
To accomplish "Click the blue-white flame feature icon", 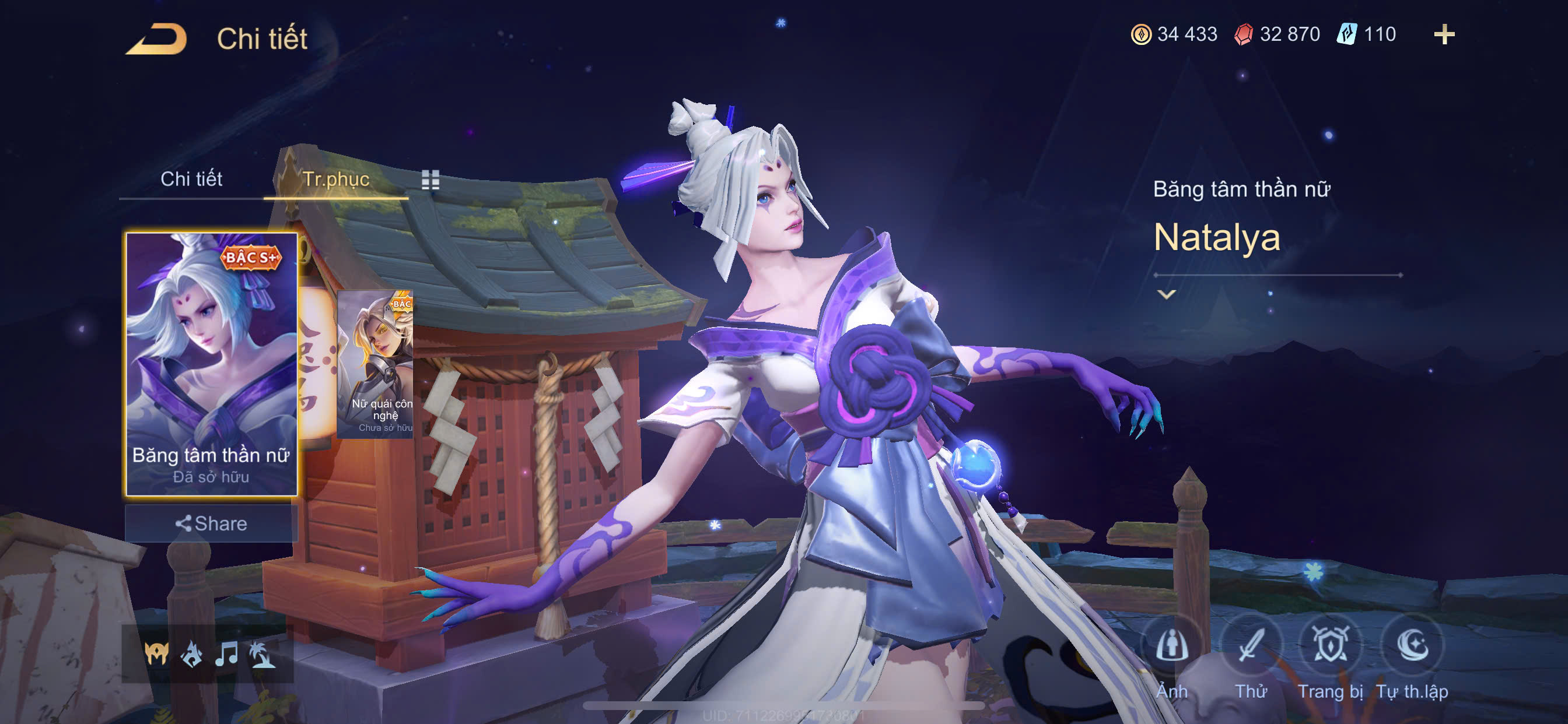I will pyautogui.click(x=192, y=654).
